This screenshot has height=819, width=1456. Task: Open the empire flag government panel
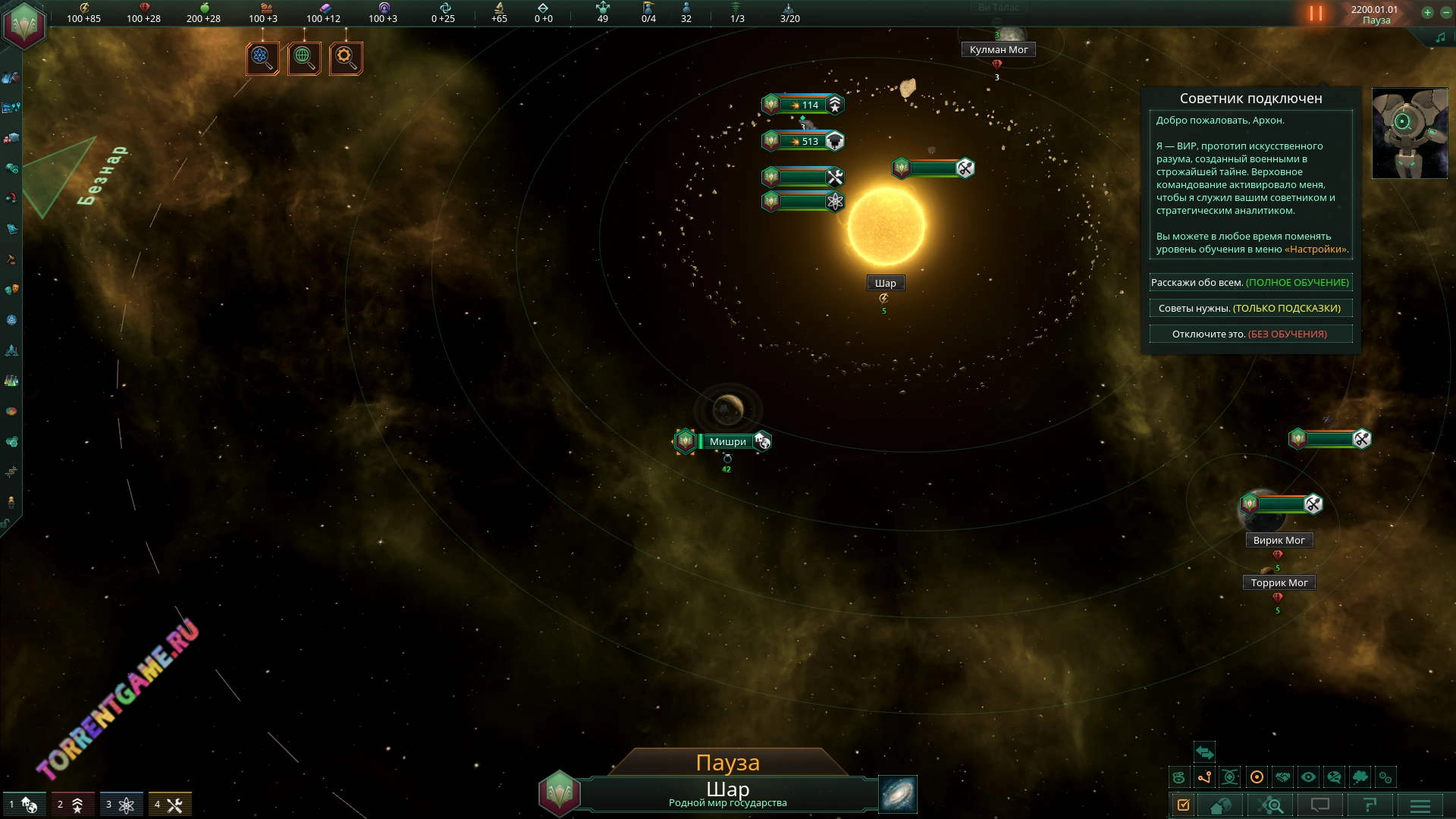tap(24, 24)
